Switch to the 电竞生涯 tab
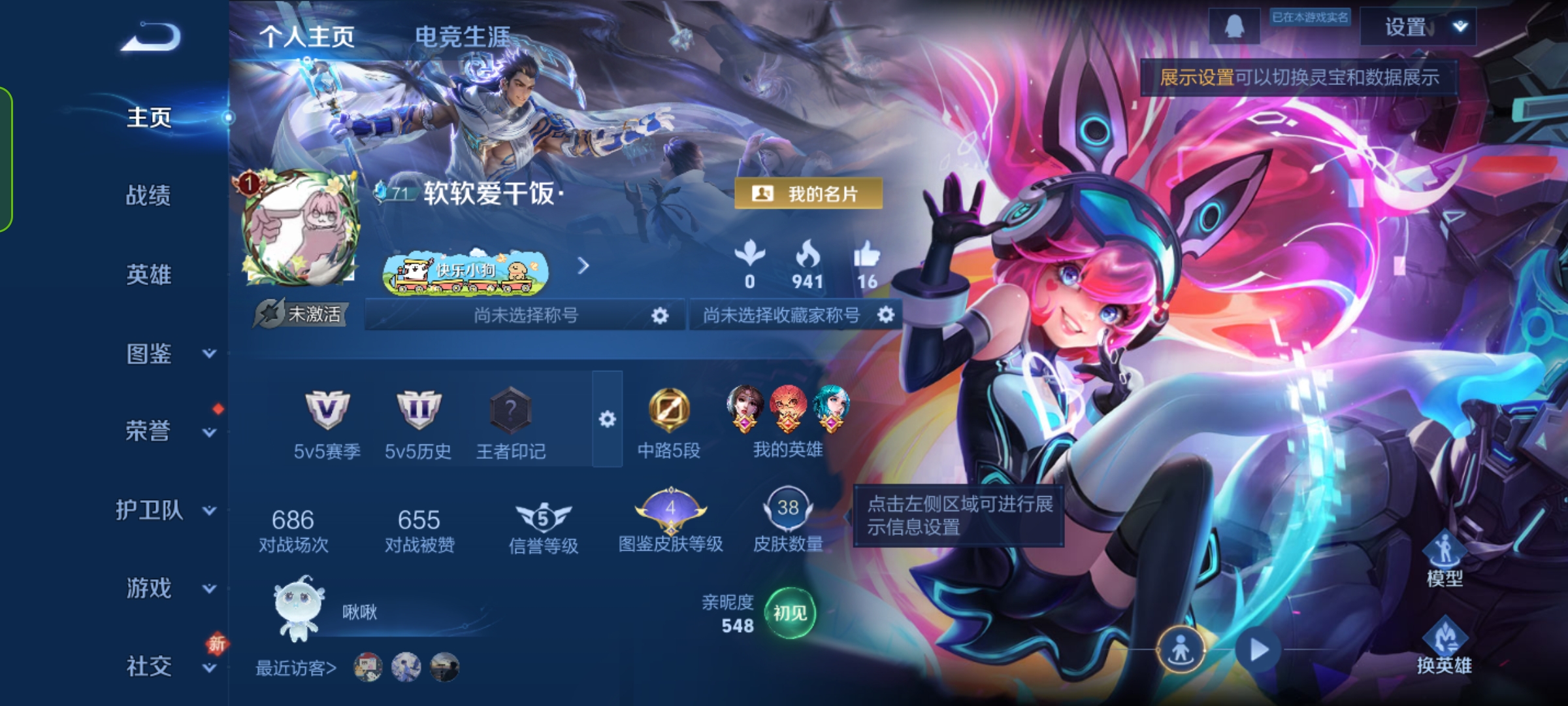1568x706 pixels. coord(463,37)
